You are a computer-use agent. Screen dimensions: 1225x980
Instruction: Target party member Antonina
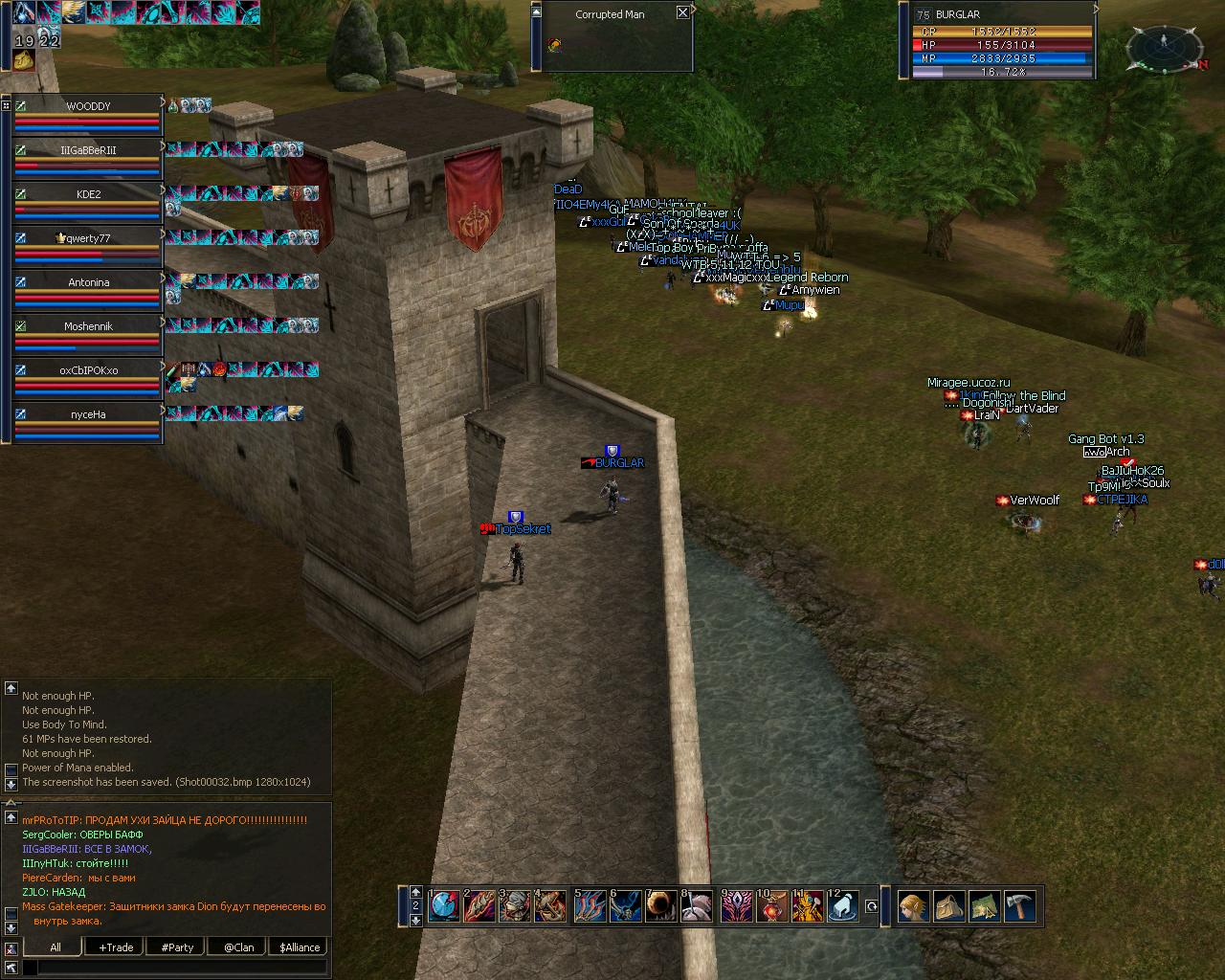click(88, 282)
